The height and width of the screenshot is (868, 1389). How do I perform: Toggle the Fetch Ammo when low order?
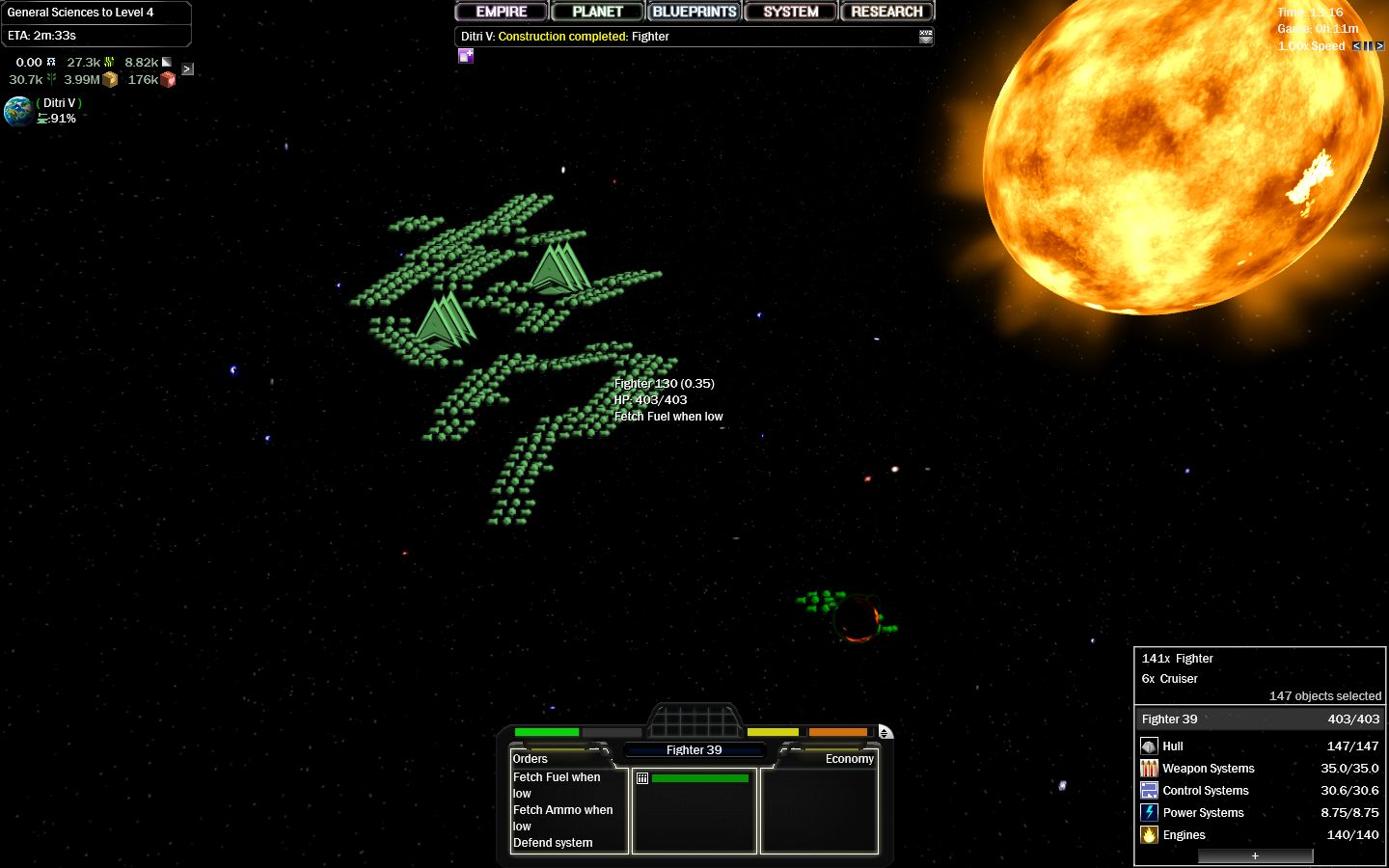562,818
